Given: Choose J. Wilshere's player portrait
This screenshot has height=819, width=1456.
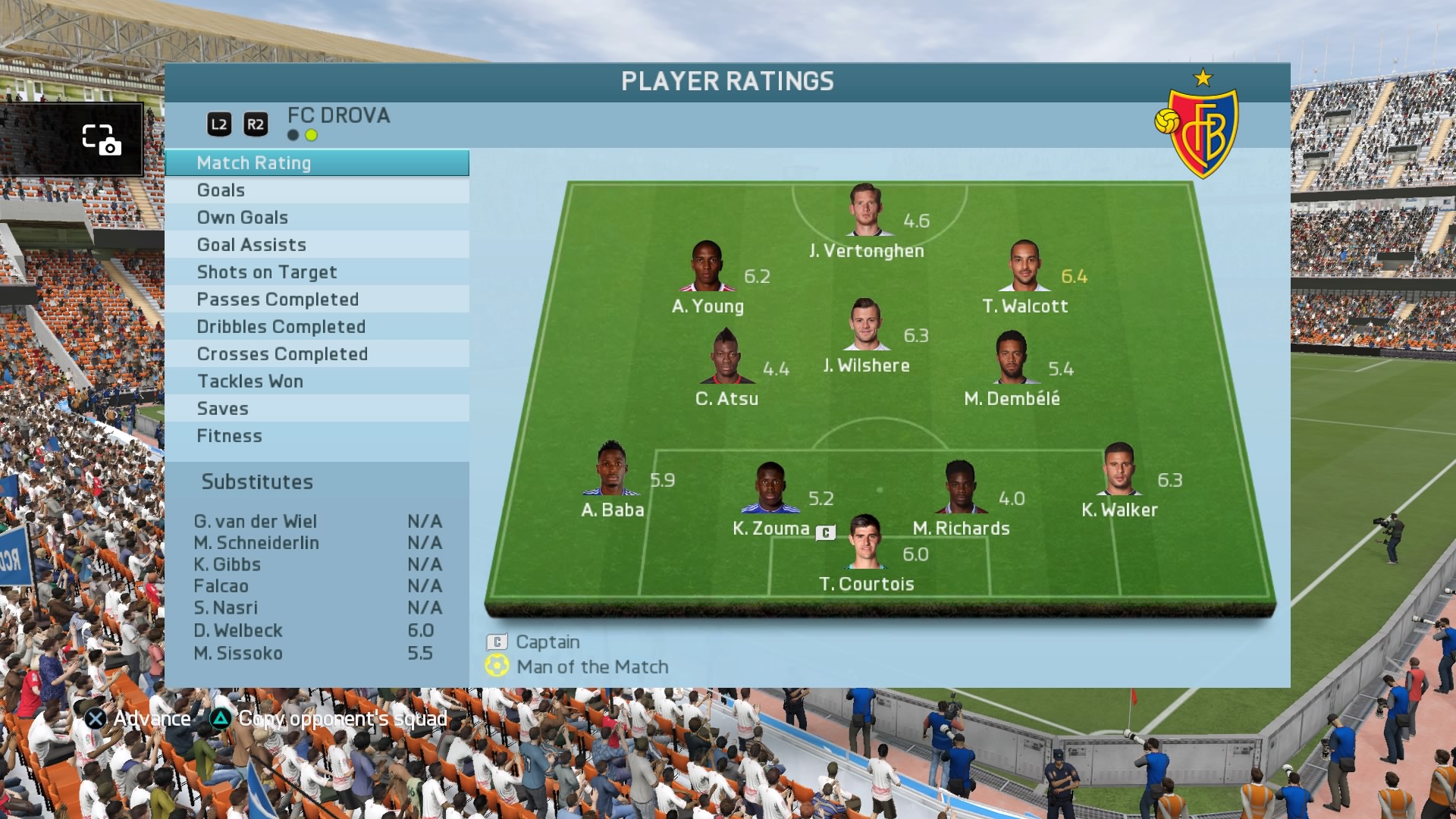Looking at the screenshot, I should click(x=865, y=325).
